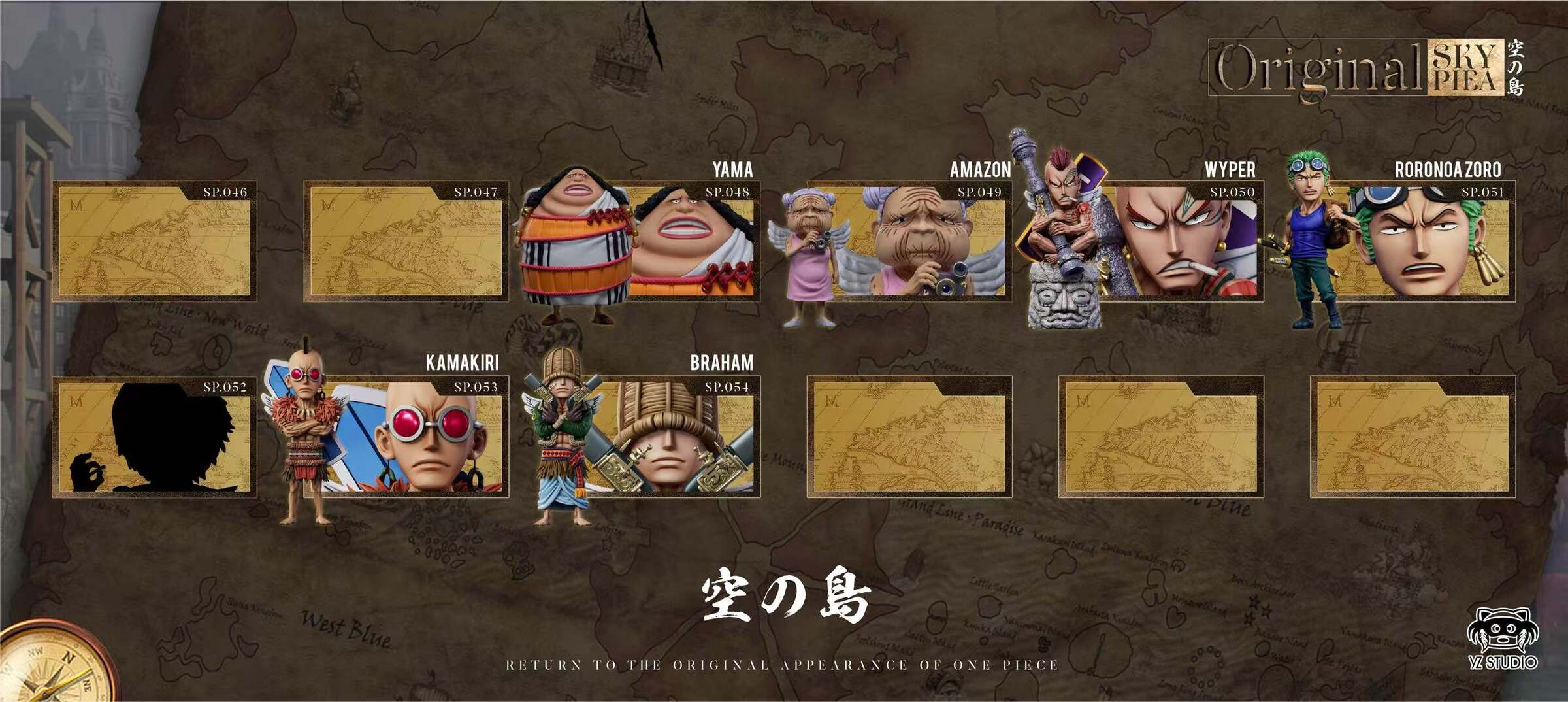Click the empty SP.046 map card
Screen dimensions: 1568x702
click(154, 242)
